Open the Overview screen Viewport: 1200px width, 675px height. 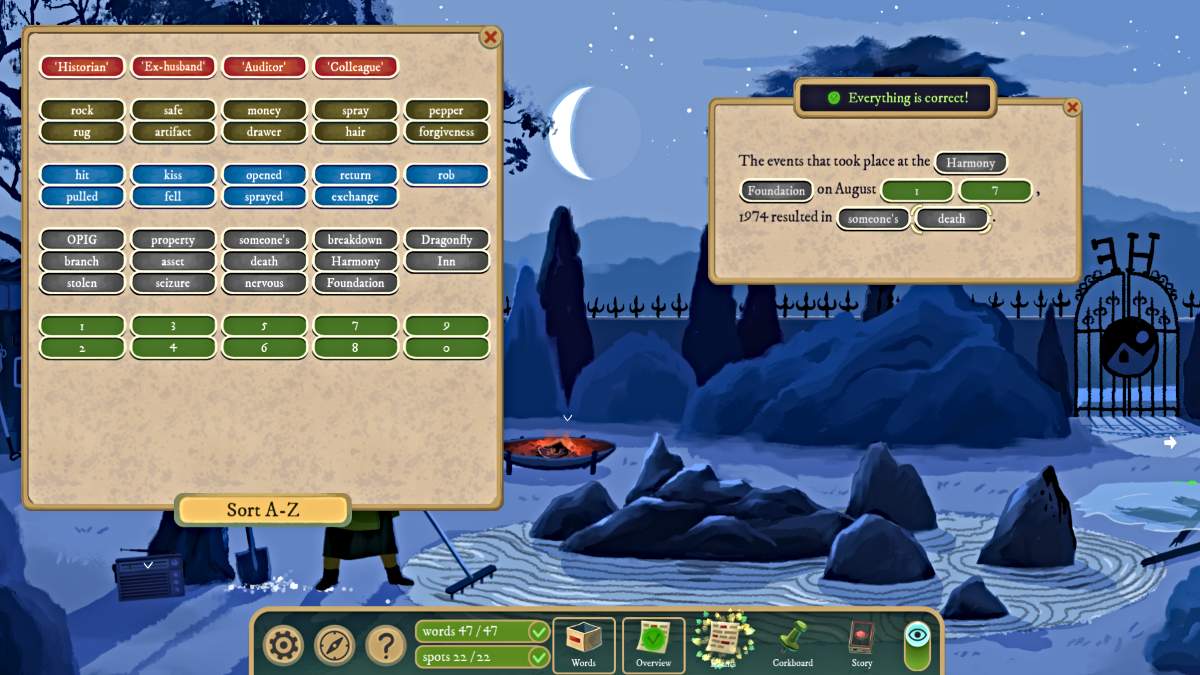[x=653, y=645]
